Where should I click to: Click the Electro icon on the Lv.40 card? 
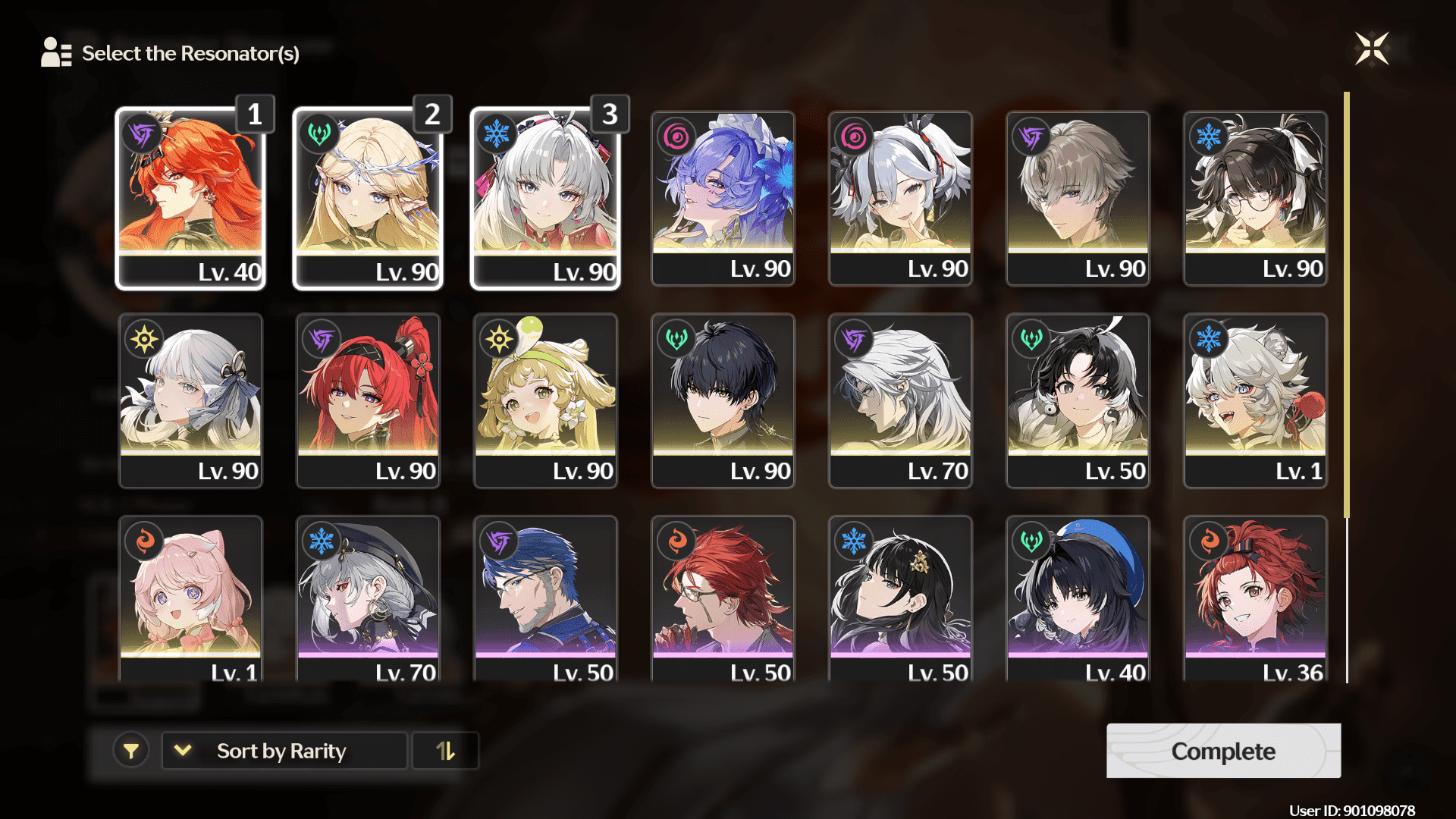(x=144, y=134)
